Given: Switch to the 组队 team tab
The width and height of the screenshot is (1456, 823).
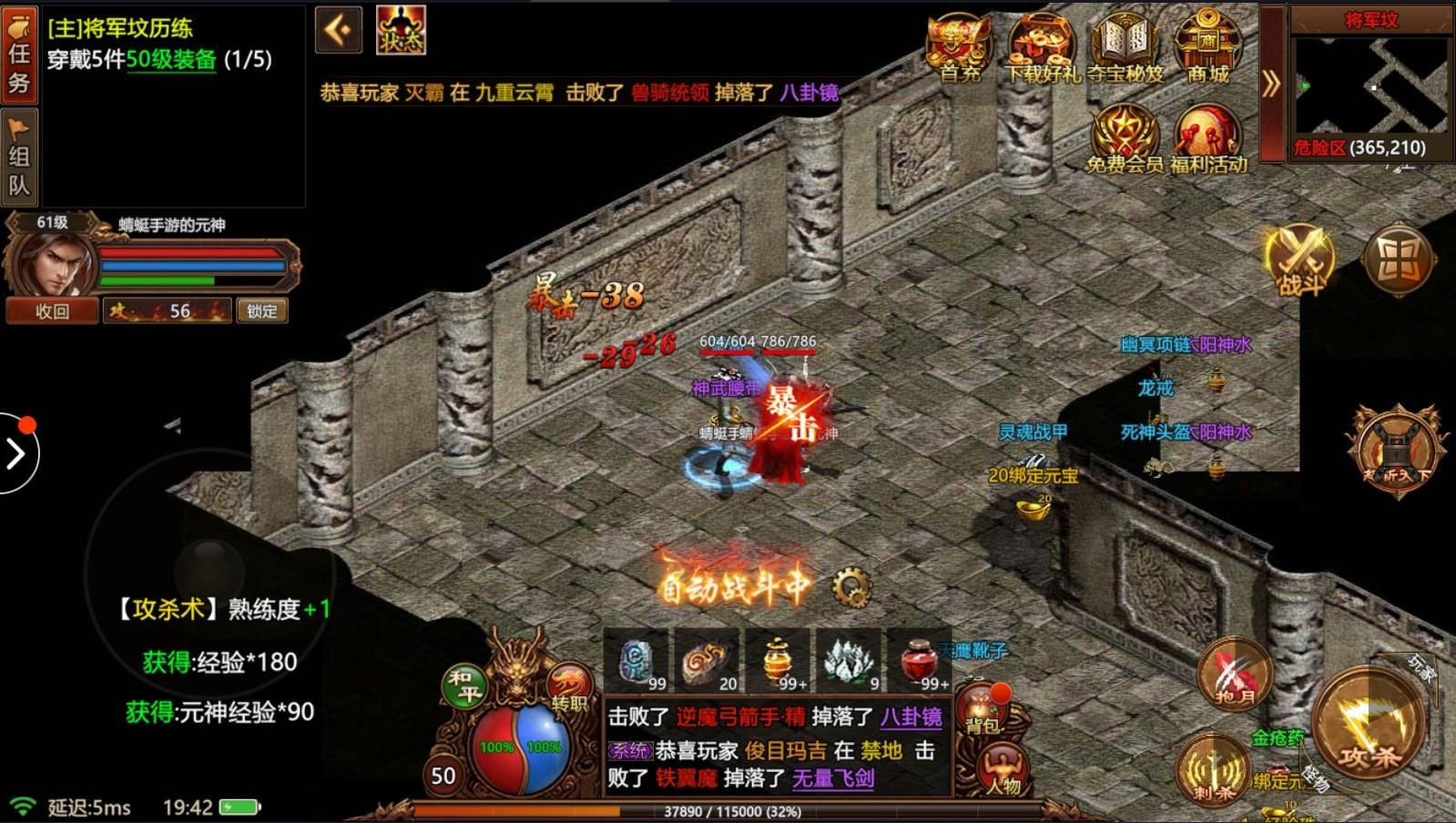Looking at the screenshot, I should (x=18, y=155).
